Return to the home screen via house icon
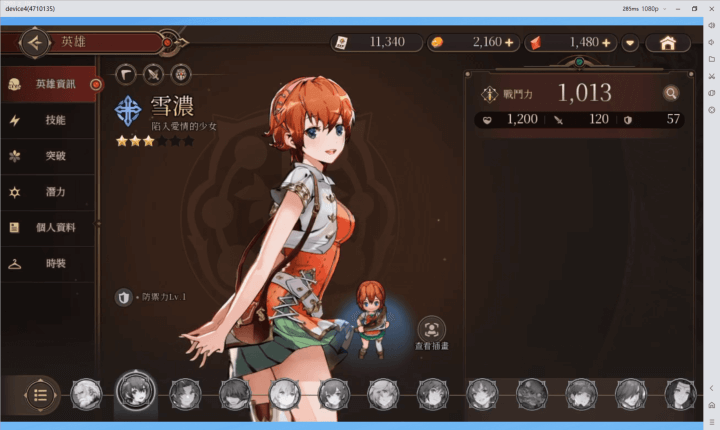720x430 pixels. pos(668,43)
